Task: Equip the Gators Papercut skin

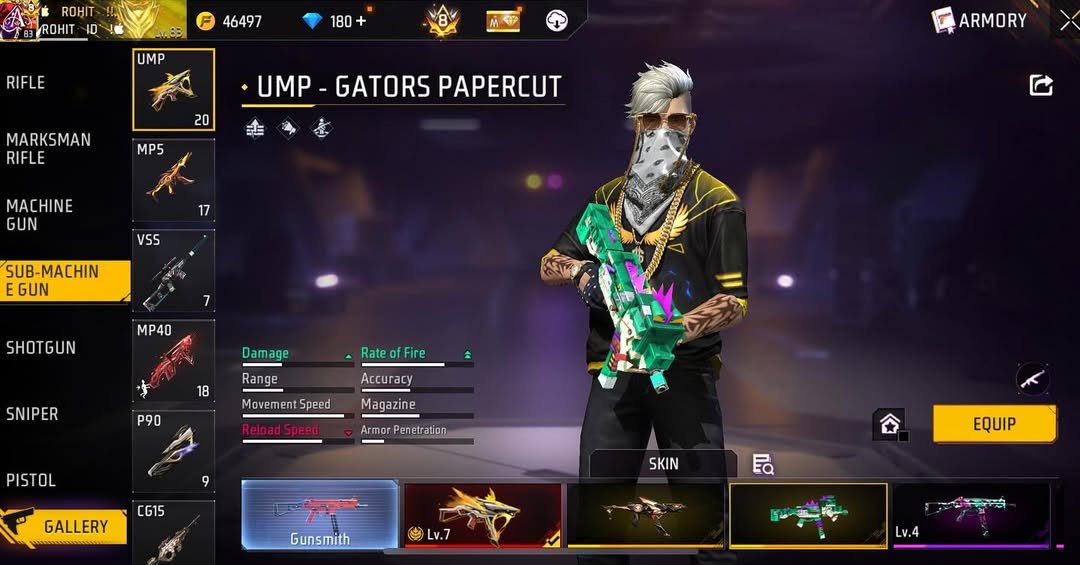Action: coord(994,424)
